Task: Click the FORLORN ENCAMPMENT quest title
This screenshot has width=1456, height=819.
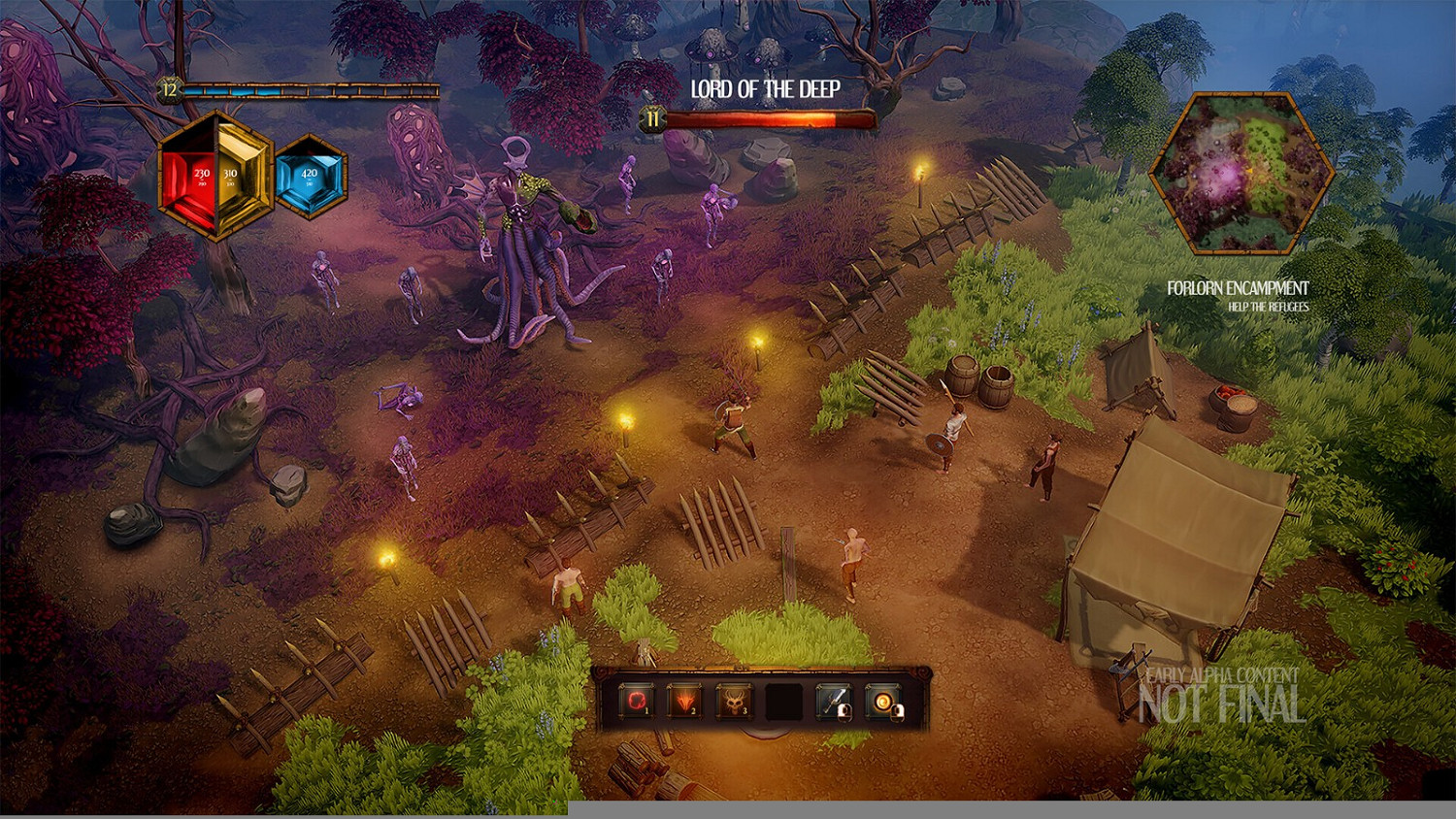Action: pos(1239,287)
